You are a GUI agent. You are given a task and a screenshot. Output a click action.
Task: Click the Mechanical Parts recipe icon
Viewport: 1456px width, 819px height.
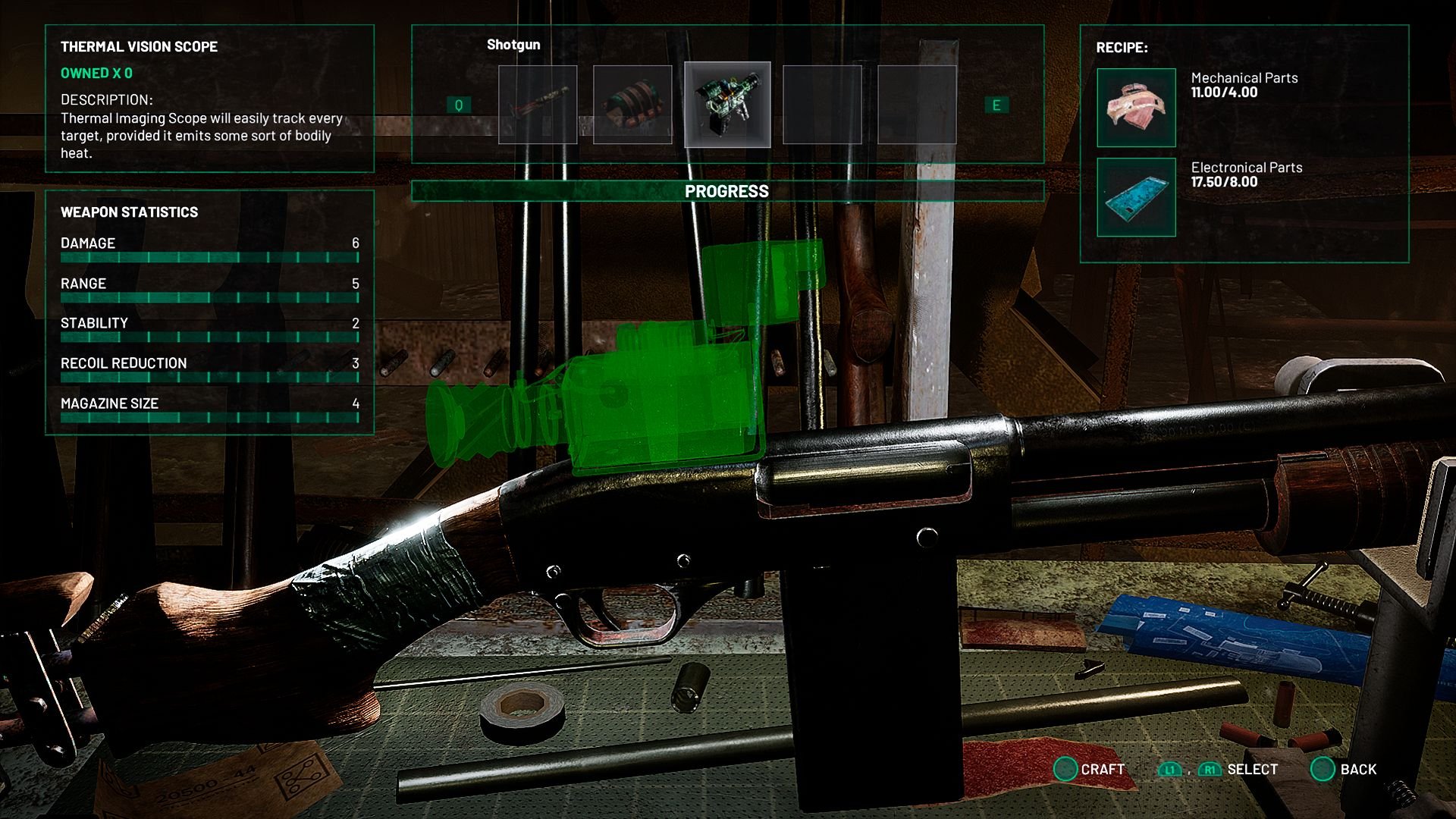click(1135, 108)
